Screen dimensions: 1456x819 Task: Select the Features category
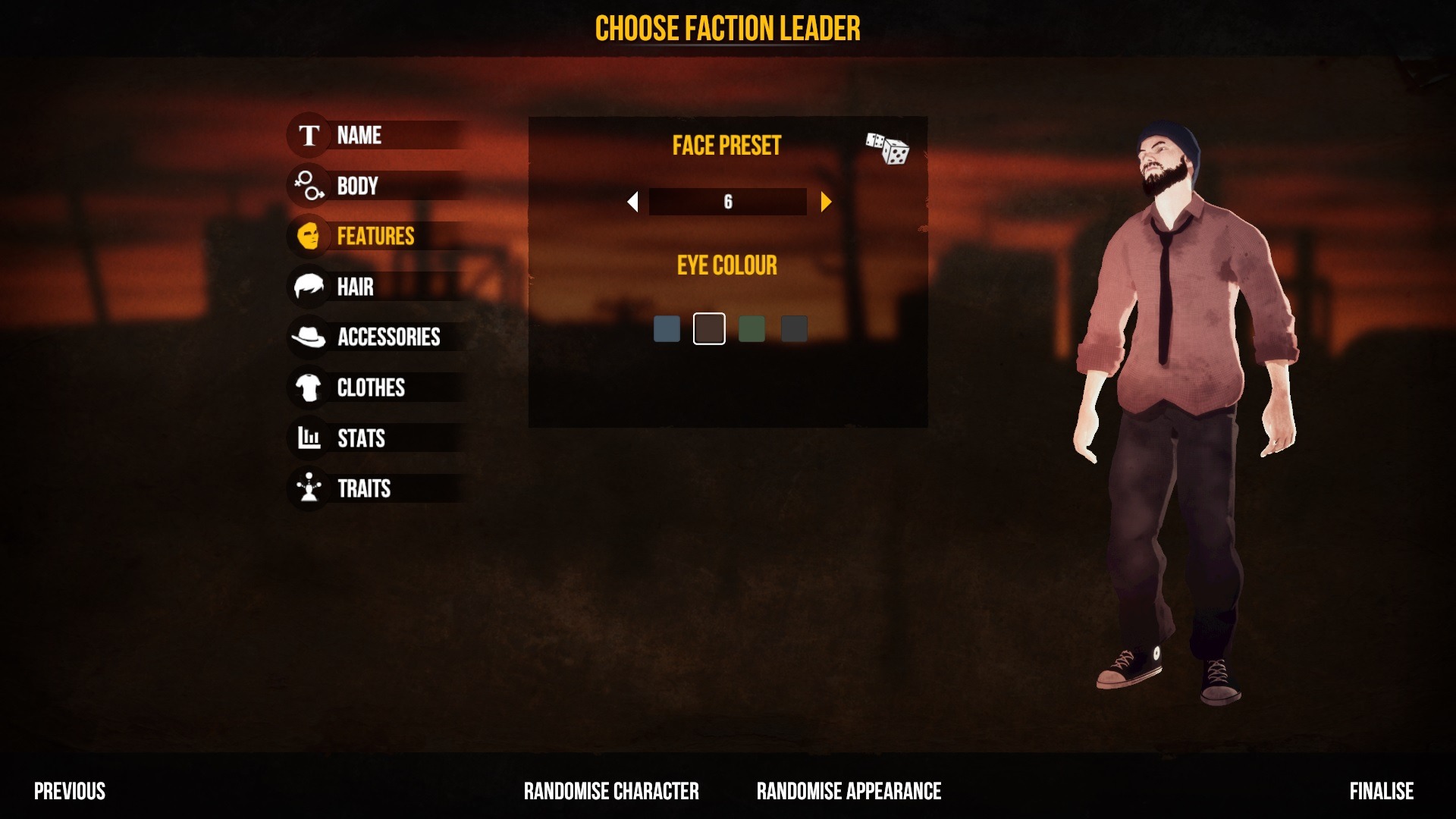(375, 237)
